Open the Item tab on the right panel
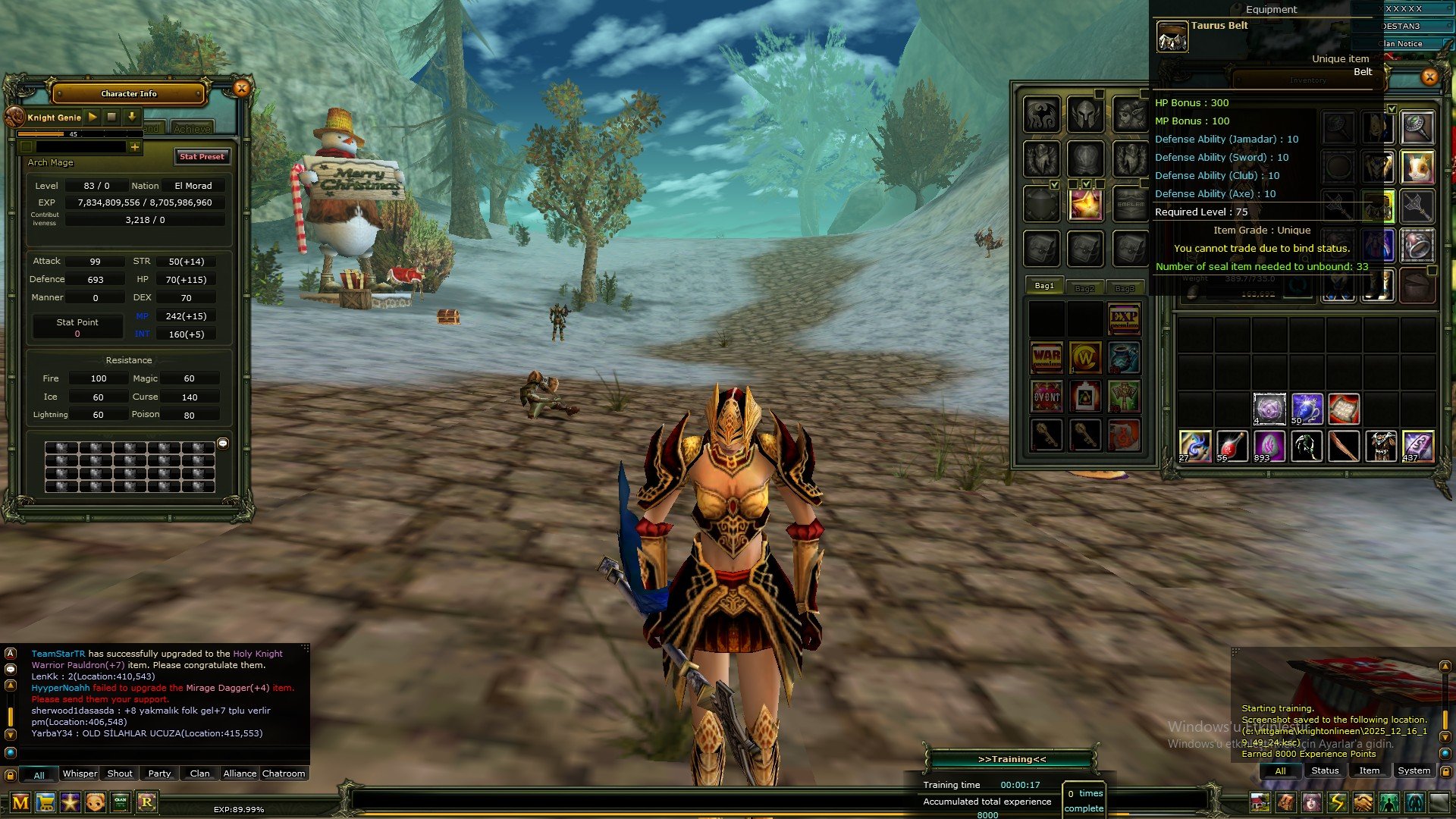Image resolution: width=1456 pixels, height=819 pixels. tap(1370, 770)
